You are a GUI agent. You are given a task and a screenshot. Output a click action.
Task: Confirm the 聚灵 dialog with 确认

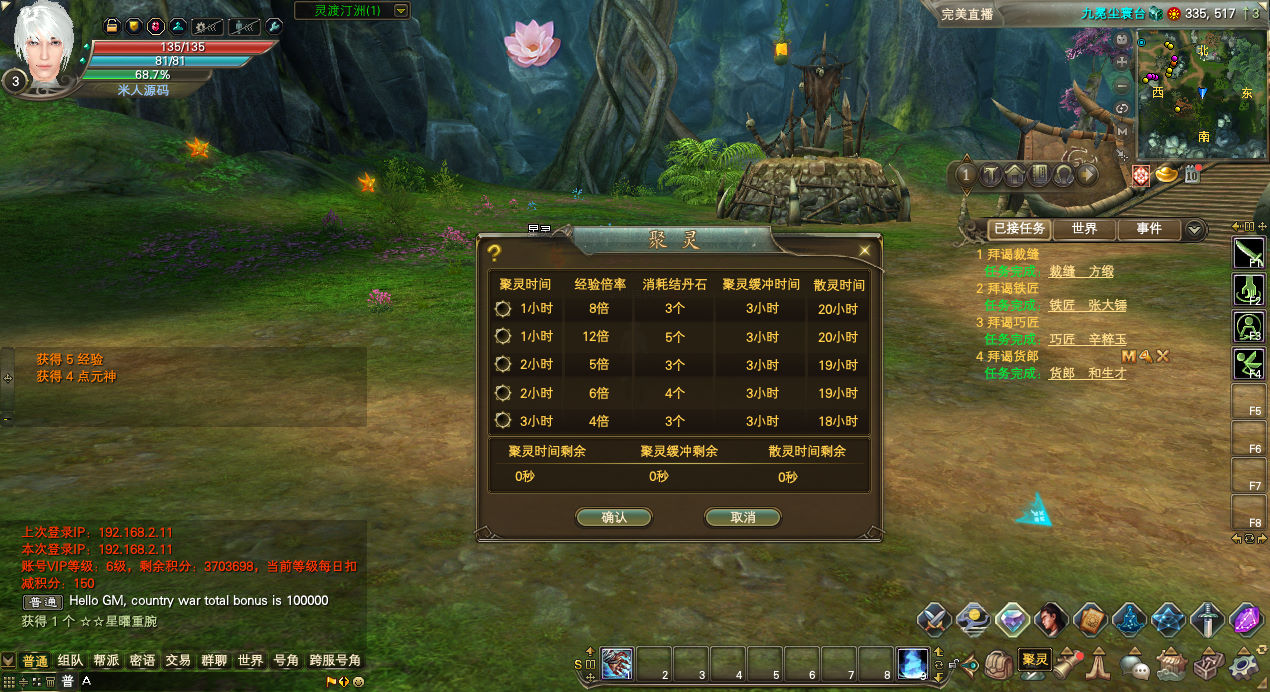[x=614, y=517]
